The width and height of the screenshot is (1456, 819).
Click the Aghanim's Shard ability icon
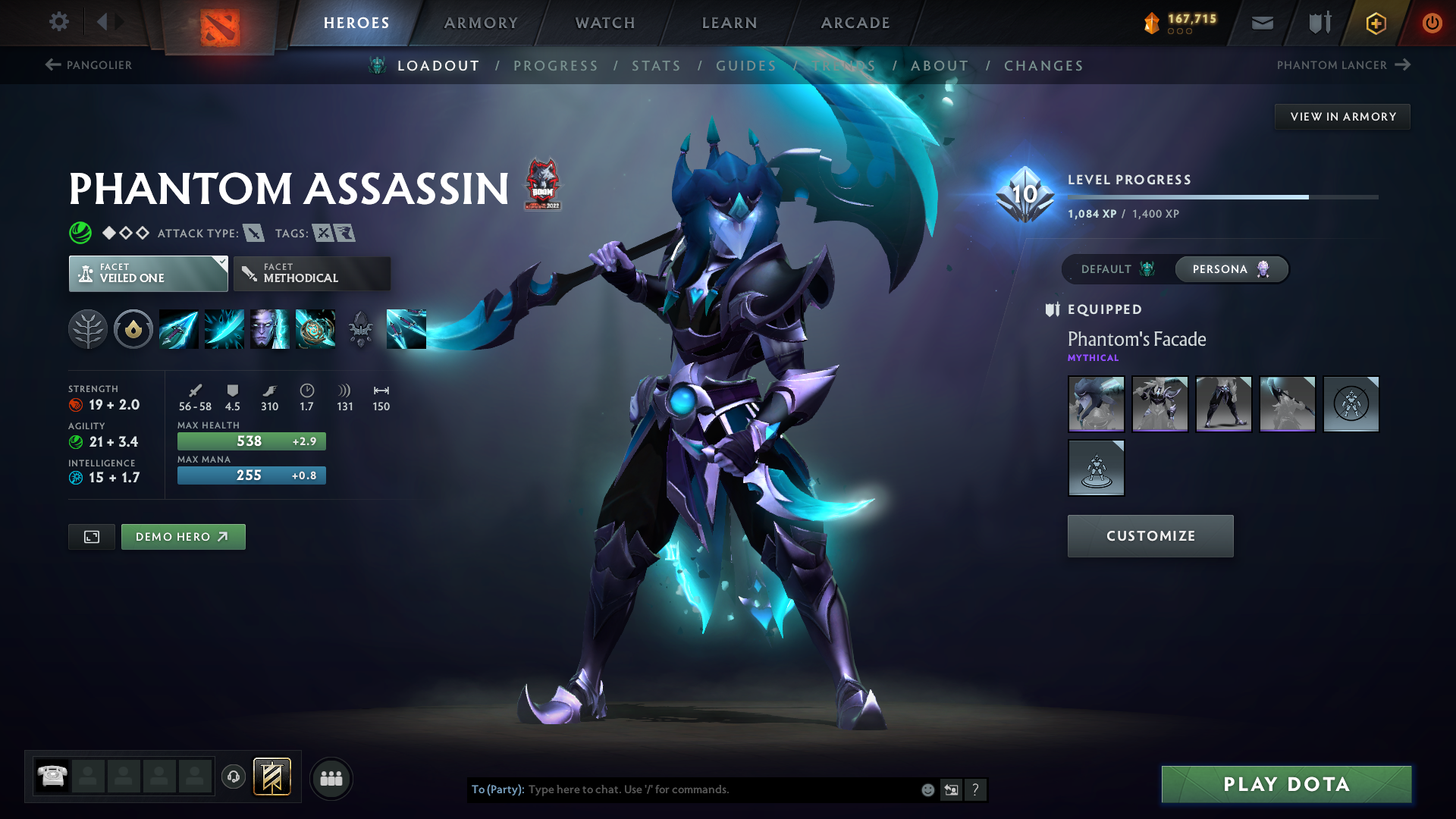click(360, 328)
